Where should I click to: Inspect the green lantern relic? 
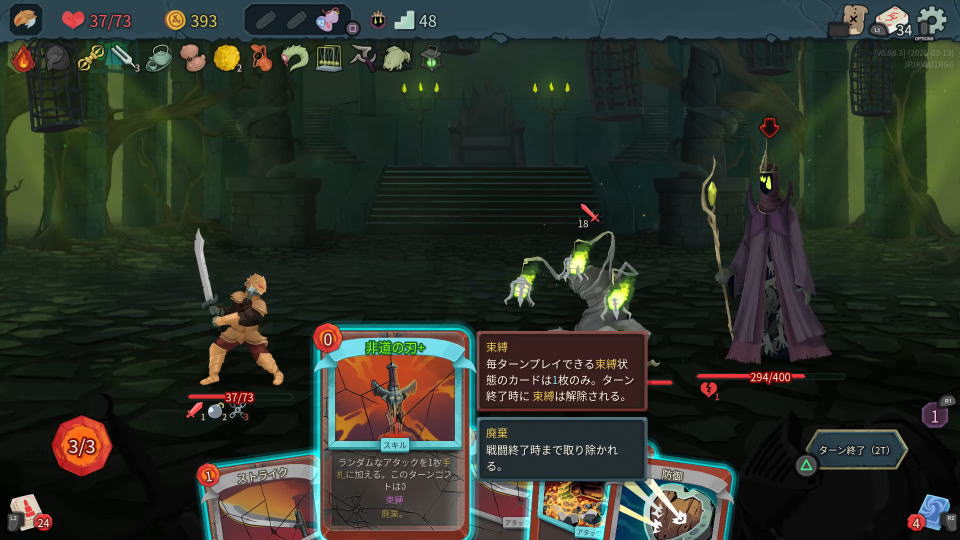430,58
